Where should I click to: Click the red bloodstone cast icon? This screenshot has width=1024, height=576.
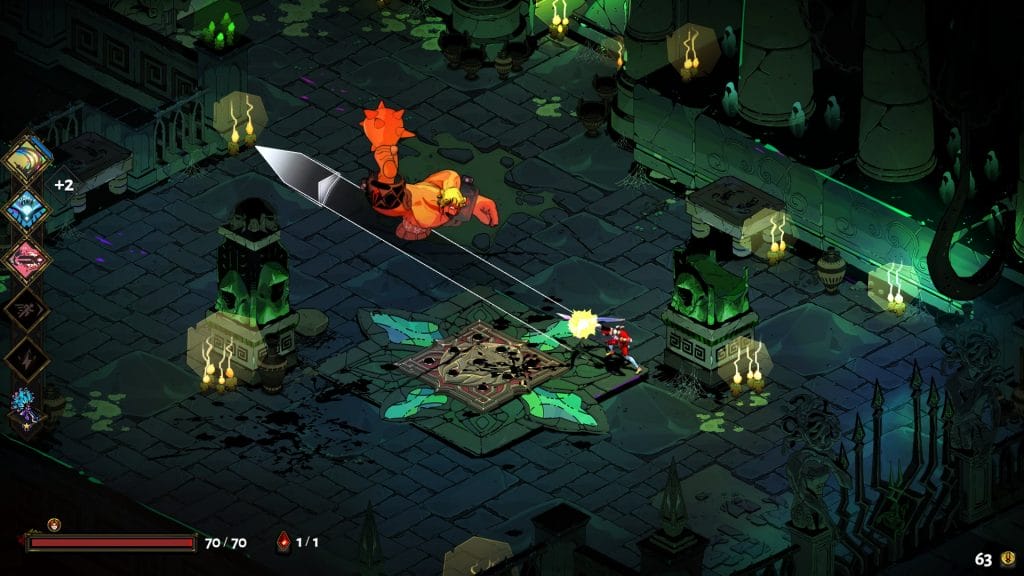pyautogui.click(x=283, y=543)
